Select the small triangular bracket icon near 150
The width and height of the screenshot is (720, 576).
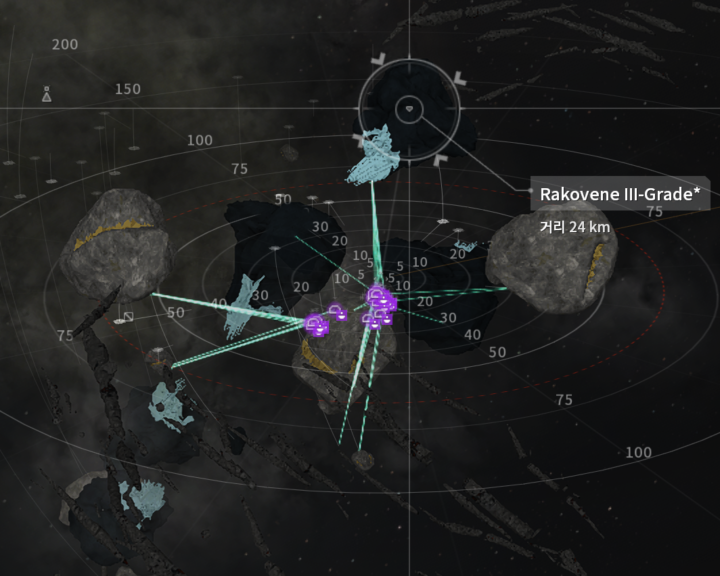(x=47, y=96)
